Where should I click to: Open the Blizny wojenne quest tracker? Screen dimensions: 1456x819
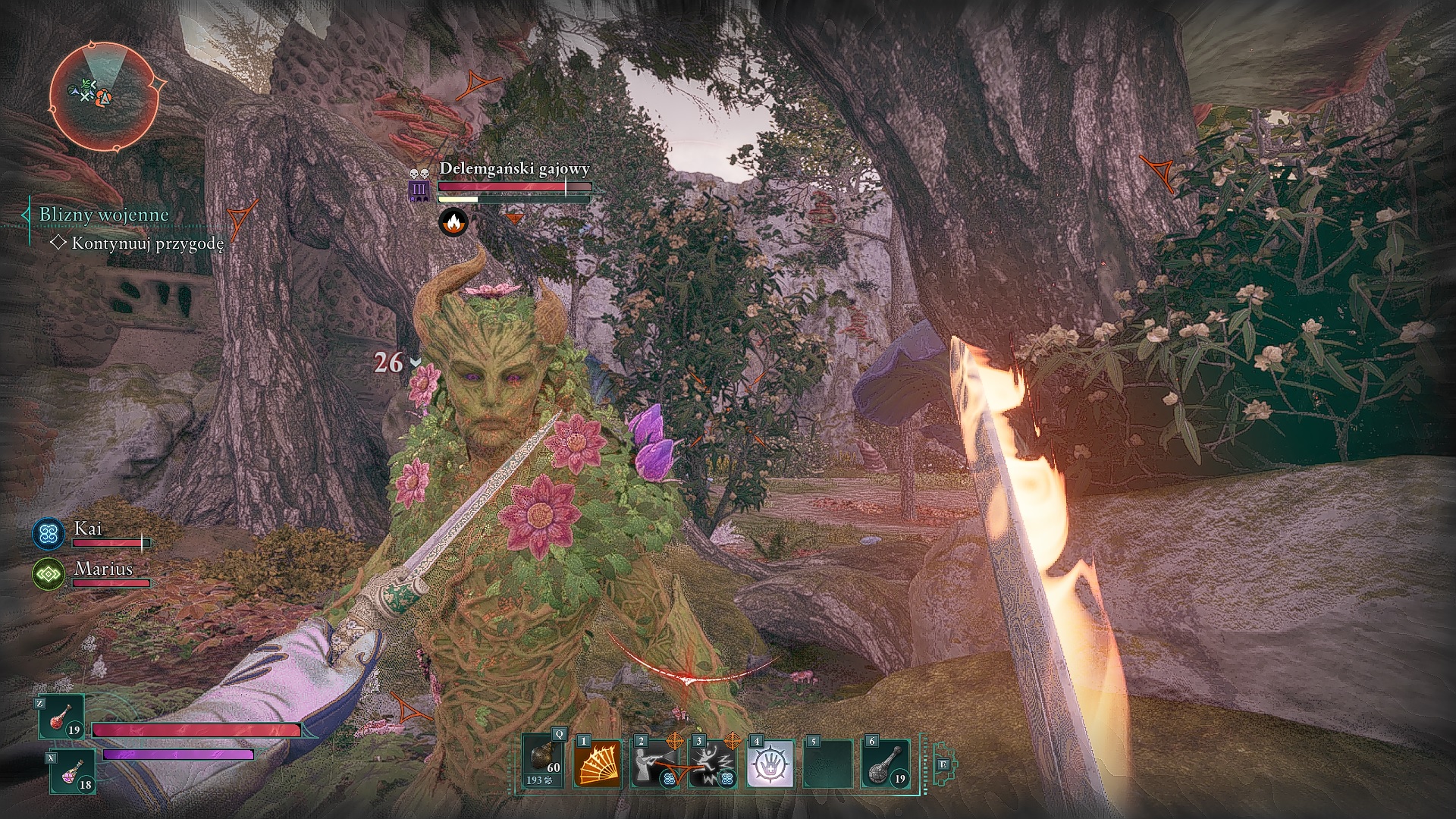[x=104, y=215]
